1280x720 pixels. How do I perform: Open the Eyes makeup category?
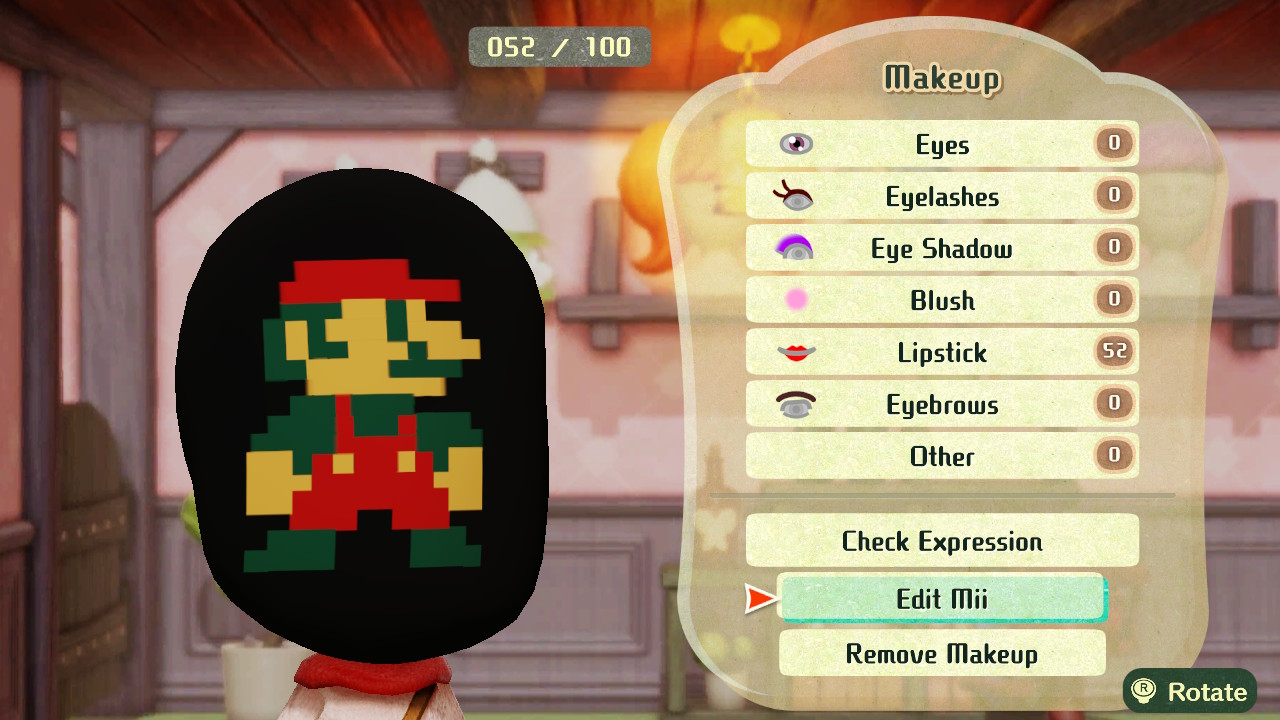(941, 145)
